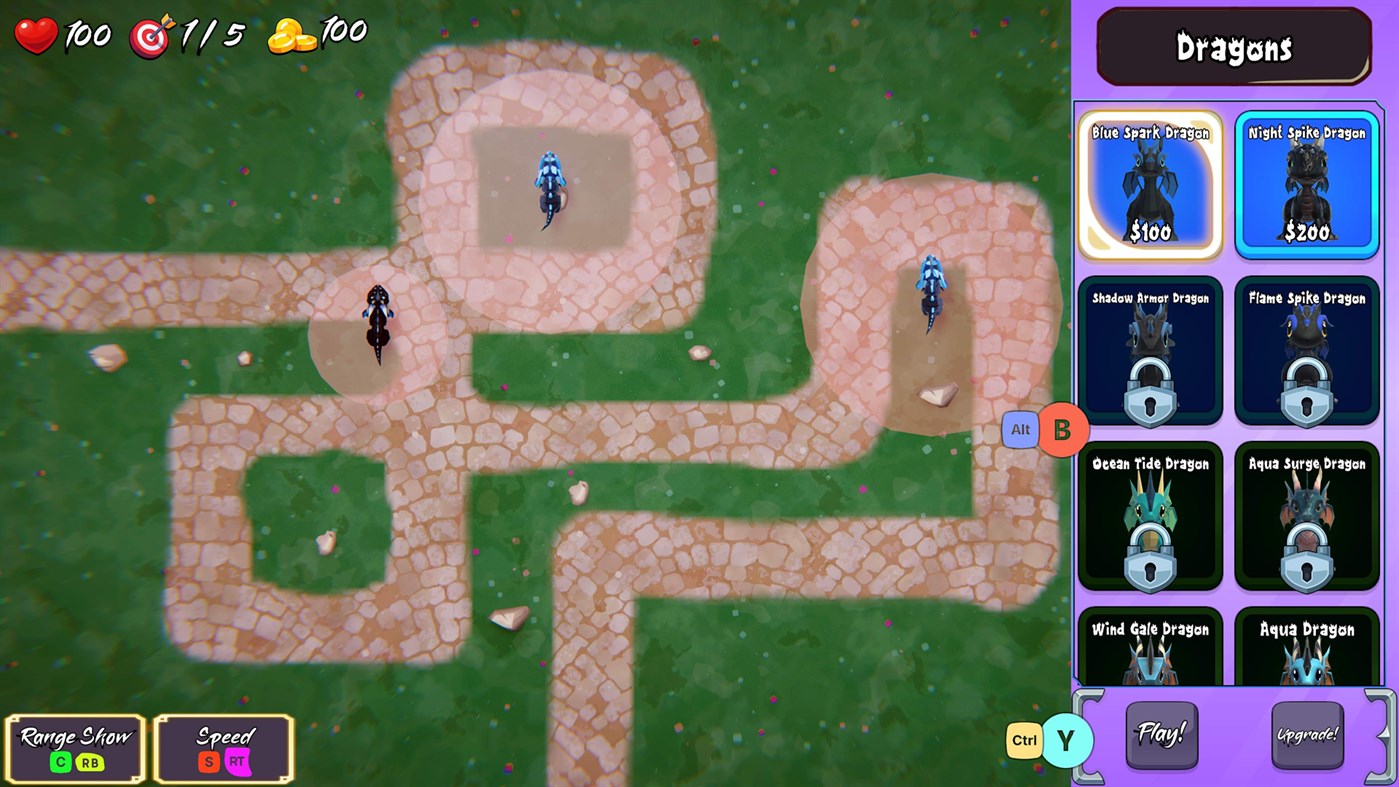Screen dimensions: 1399x787
Task: Click the Alt key badge beside the B button
Action: [x=1020, y=429]
